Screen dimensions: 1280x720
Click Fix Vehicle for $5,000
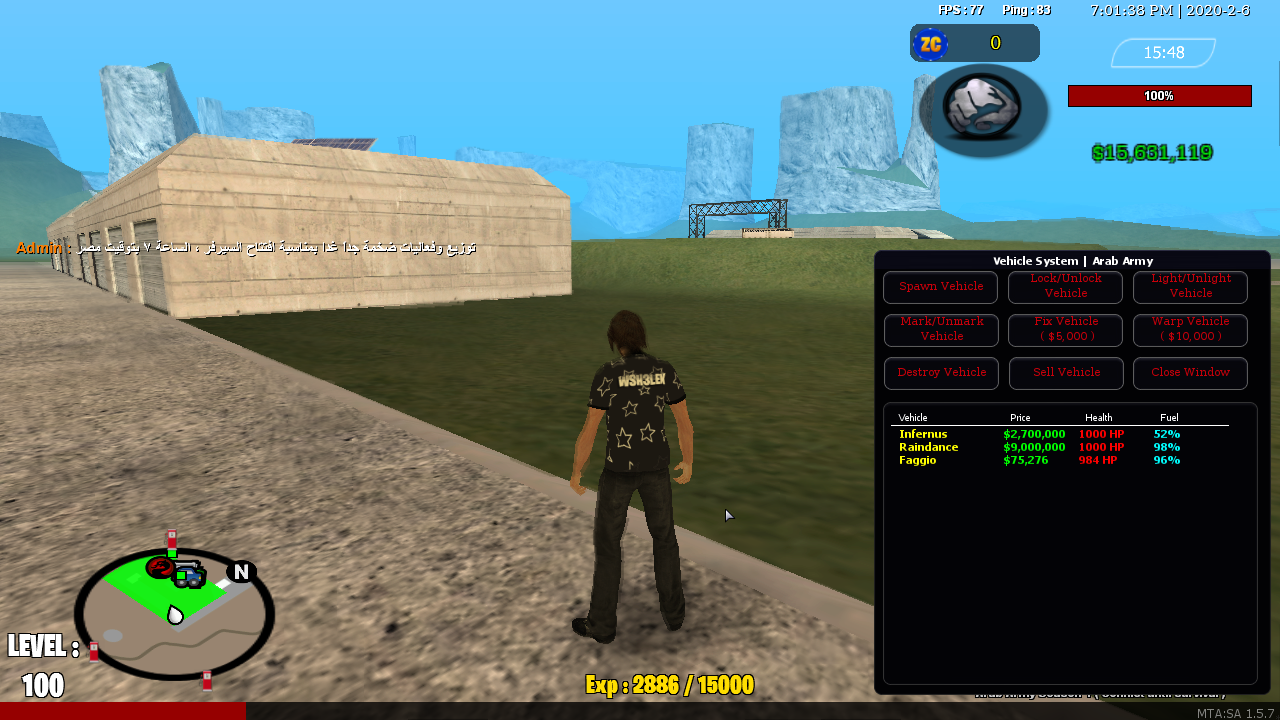(x=1065, y=330)
